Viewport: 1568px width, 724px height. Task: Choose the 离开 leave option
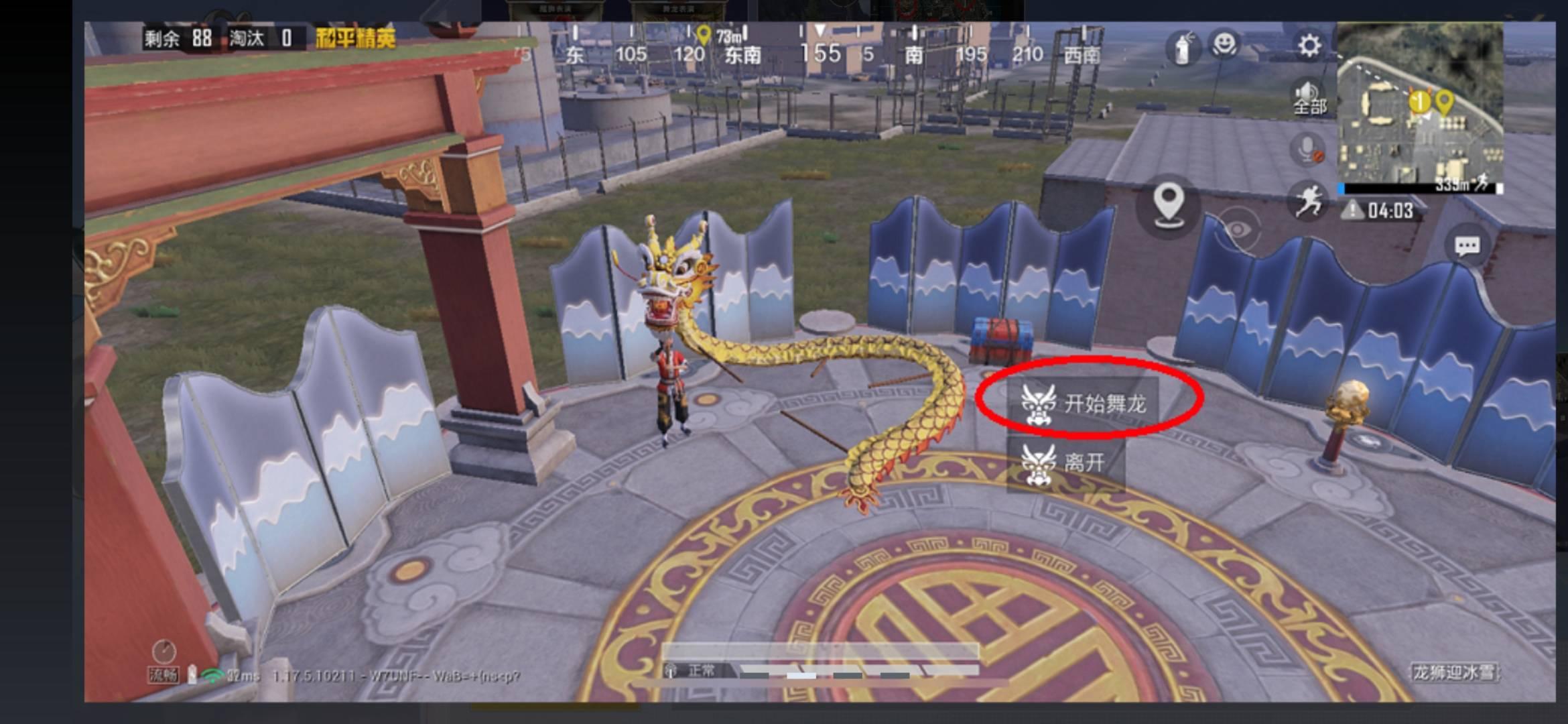[x=1065, y=463]
